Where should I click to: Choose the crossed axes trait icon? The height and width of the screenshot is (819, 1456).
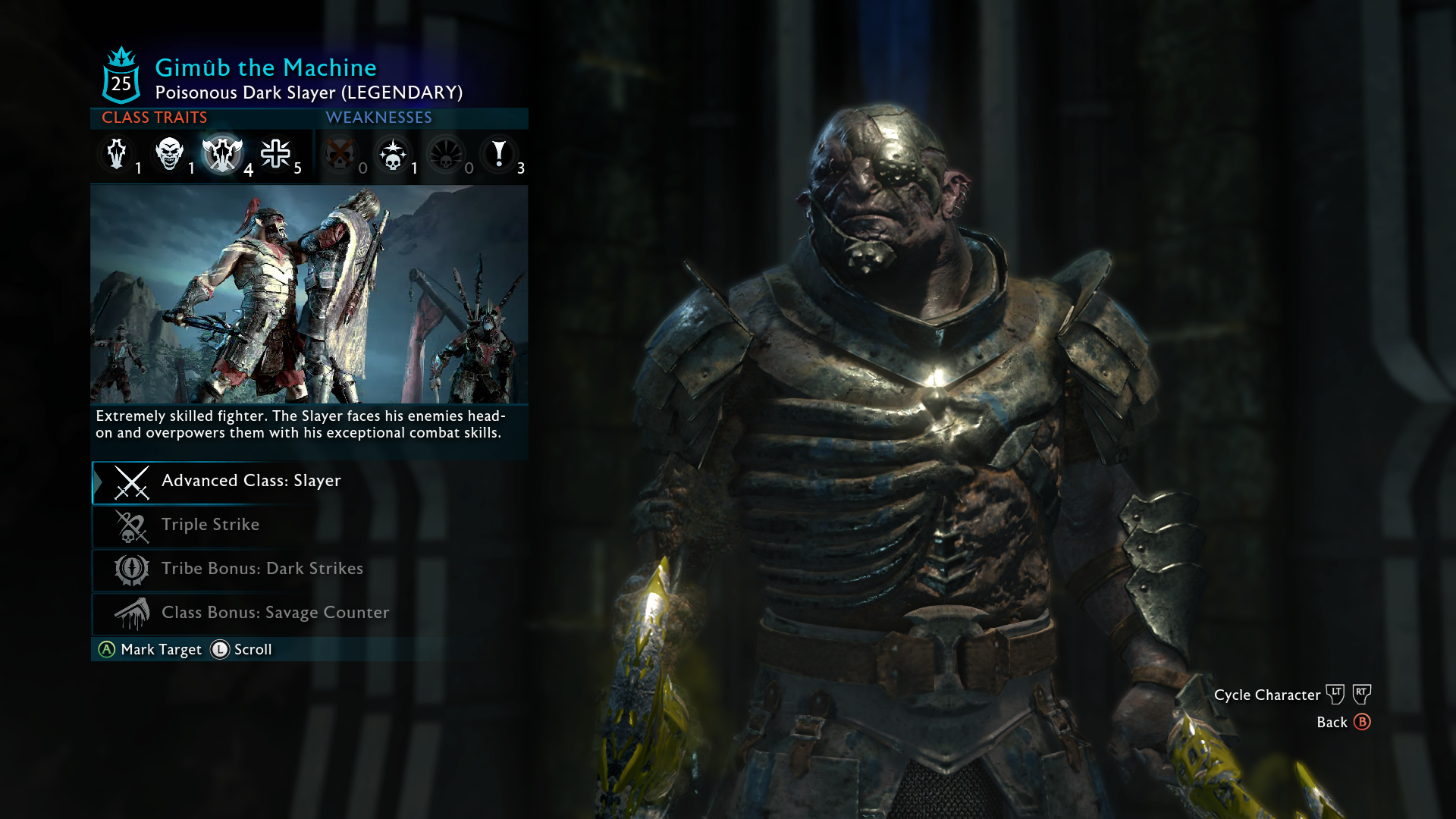(x=222, y=154)
